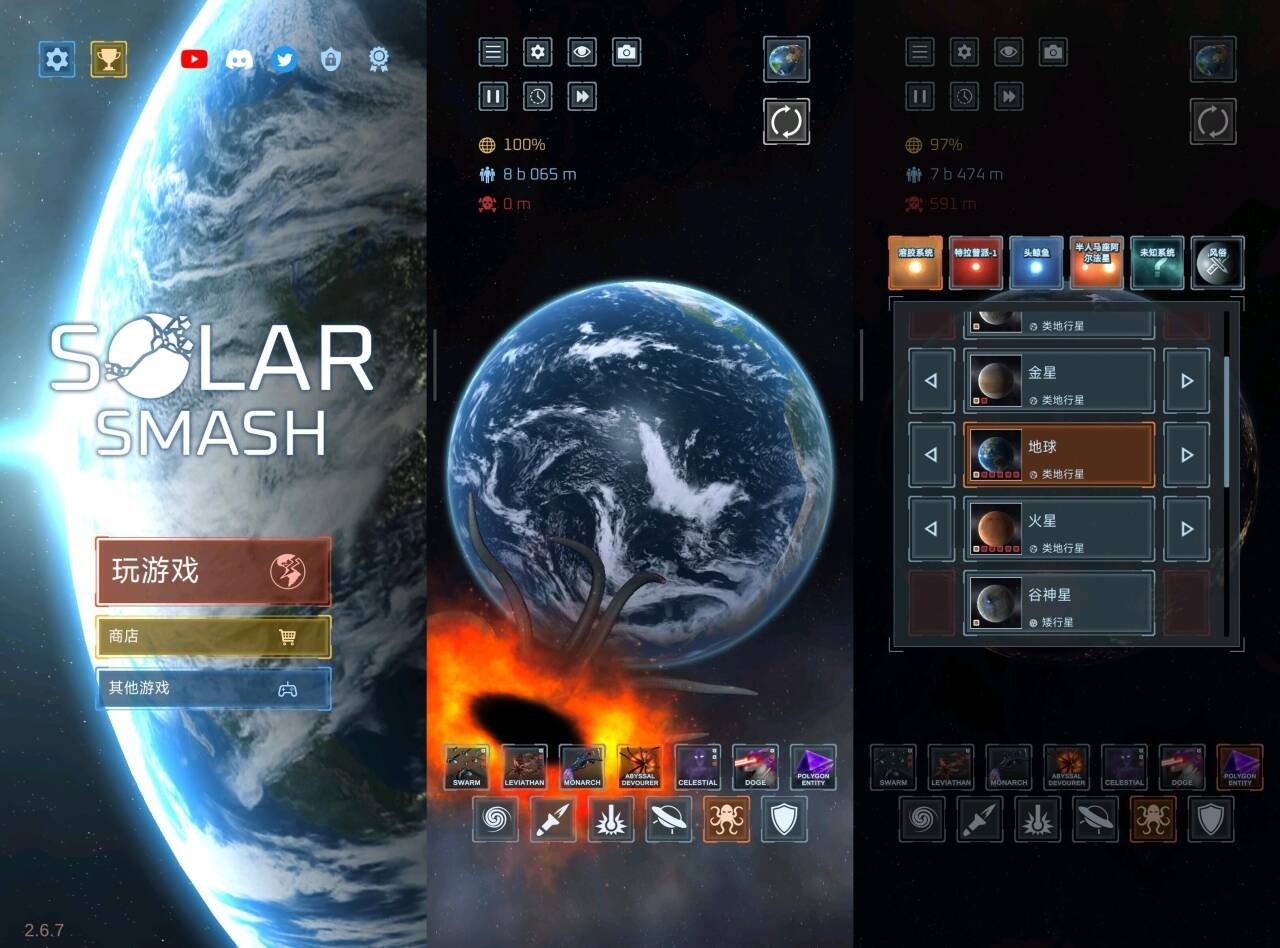
Task: Open the gold trophy achievements
Action: pos(109,60)
